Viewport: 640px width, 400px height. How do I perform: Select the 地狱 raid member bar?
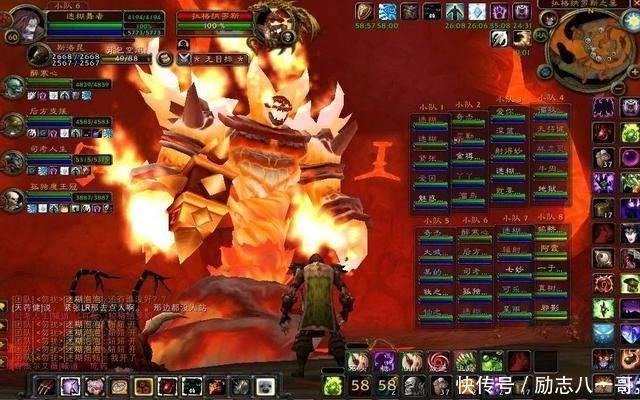[x=550, y=186]
